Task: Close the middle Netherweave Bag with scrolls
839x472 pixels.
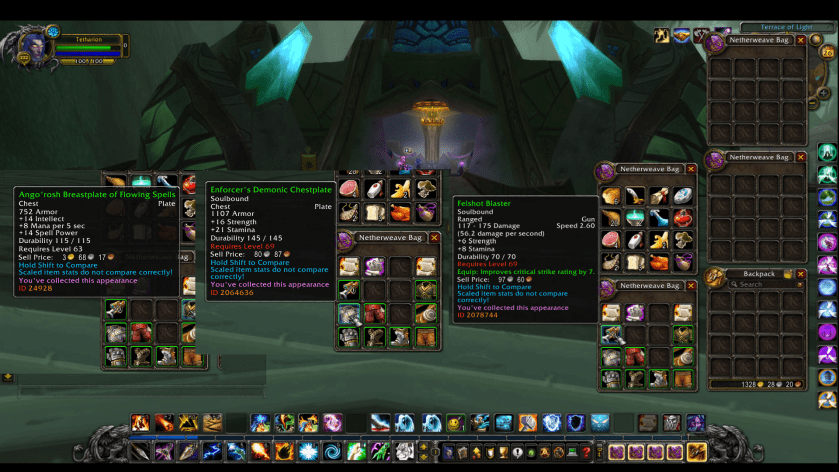Action: coord(434,238)
